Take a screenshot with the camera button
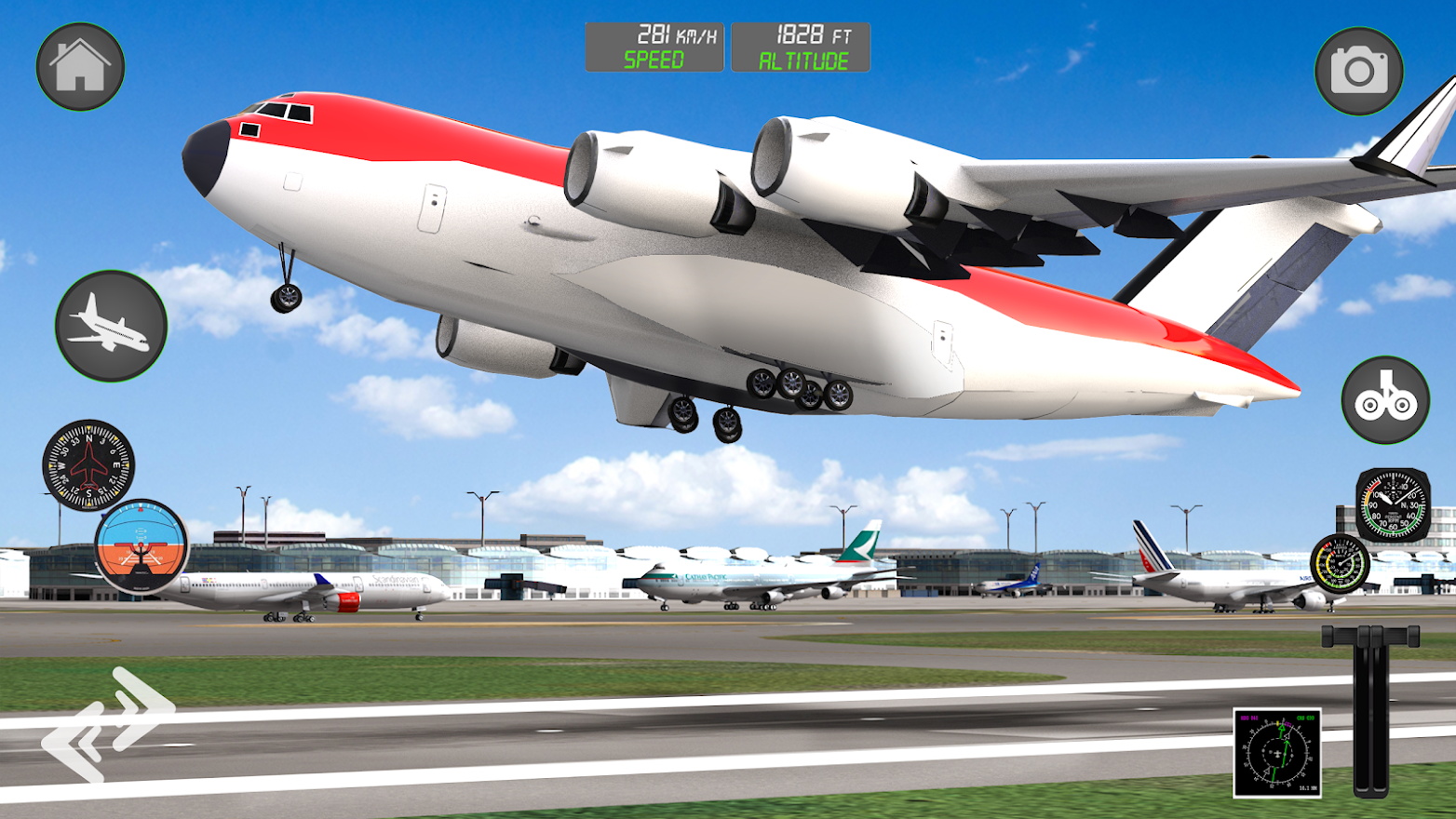Screen dimensions: 1456x819 [x=1358, y=71]
